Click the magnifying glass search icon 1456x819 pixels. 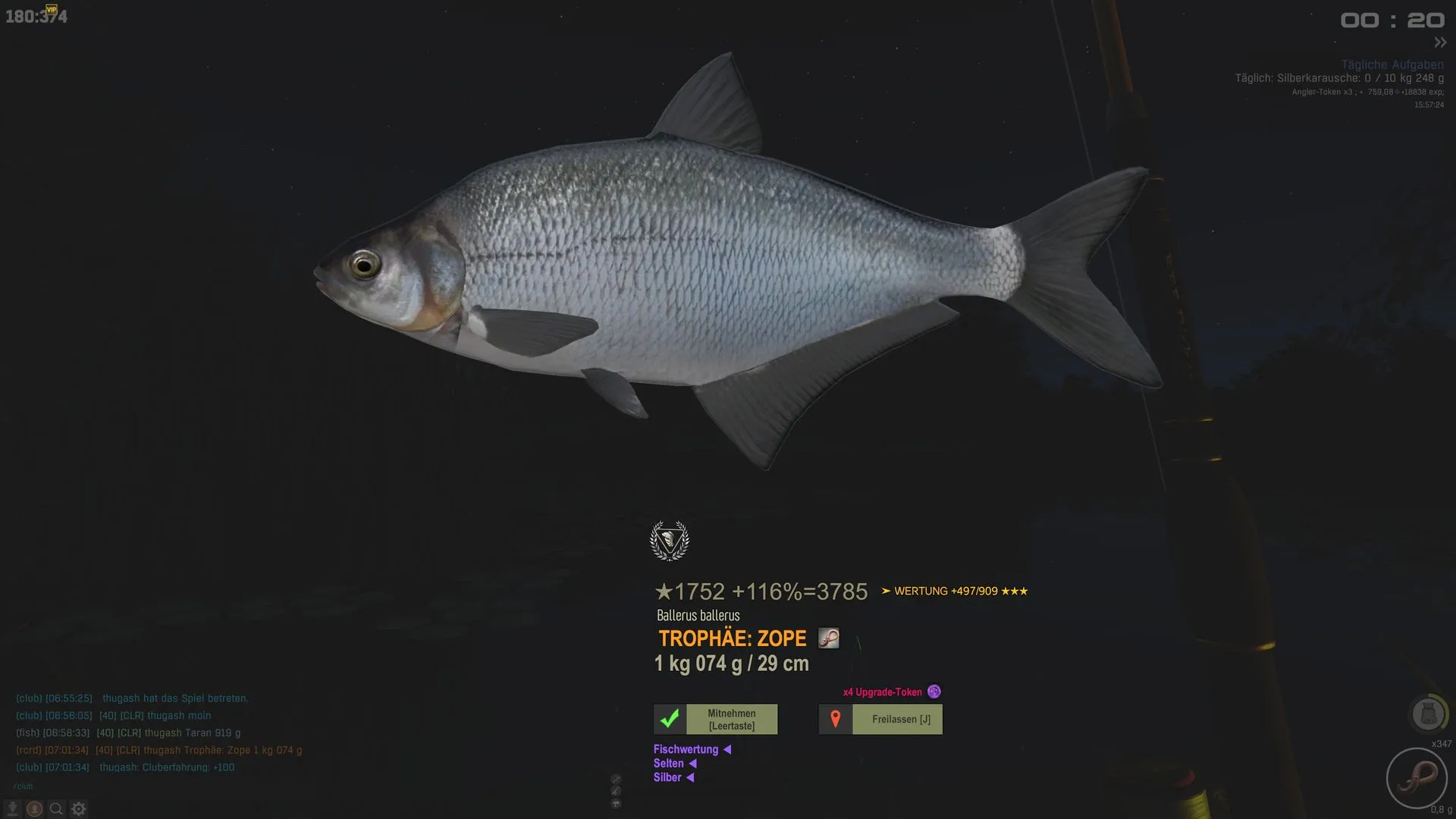(56, 809)
